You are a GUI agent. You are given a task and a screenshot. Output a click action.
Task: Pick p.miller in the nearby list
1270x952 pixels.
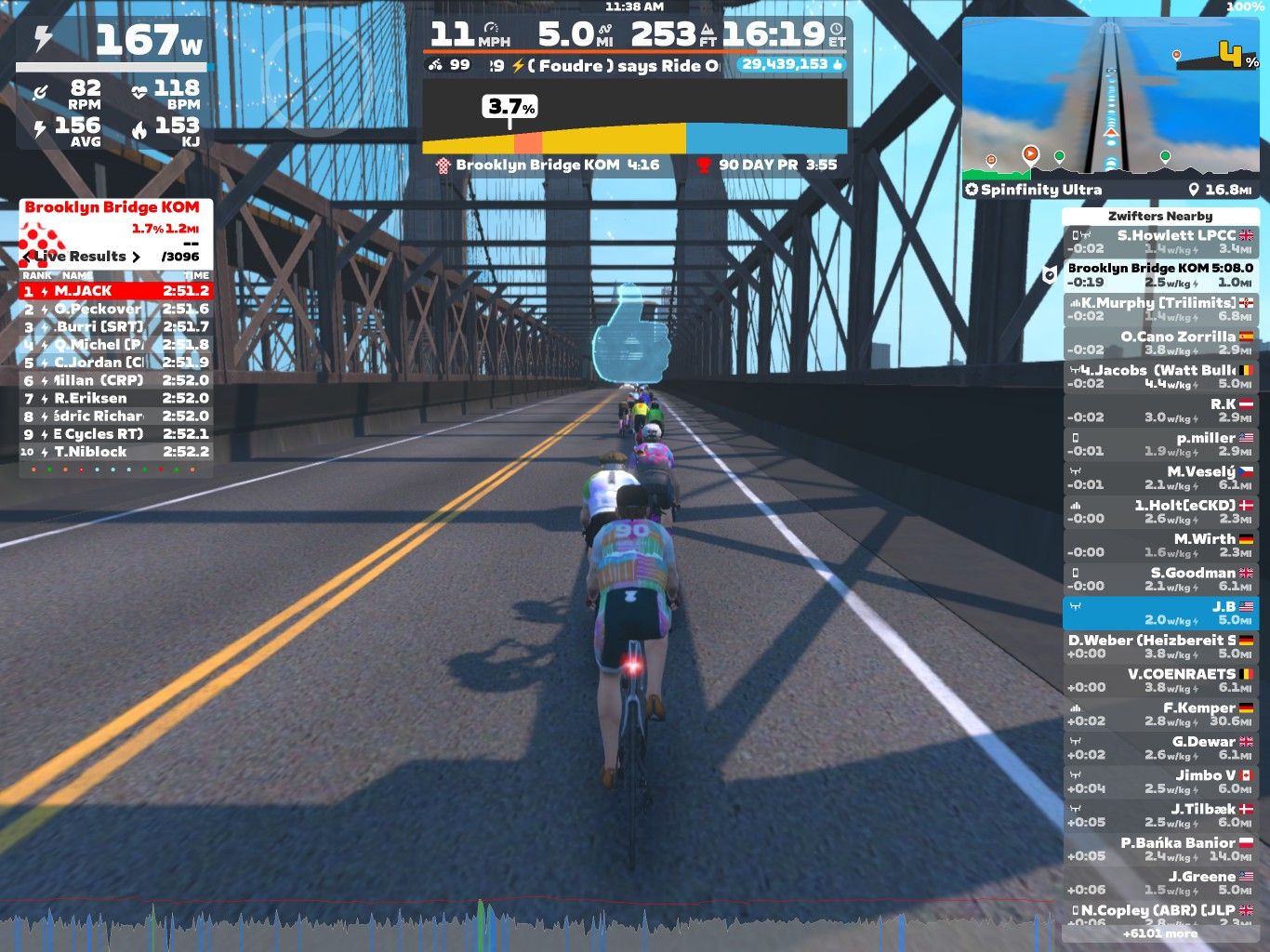pos(1160,444)
